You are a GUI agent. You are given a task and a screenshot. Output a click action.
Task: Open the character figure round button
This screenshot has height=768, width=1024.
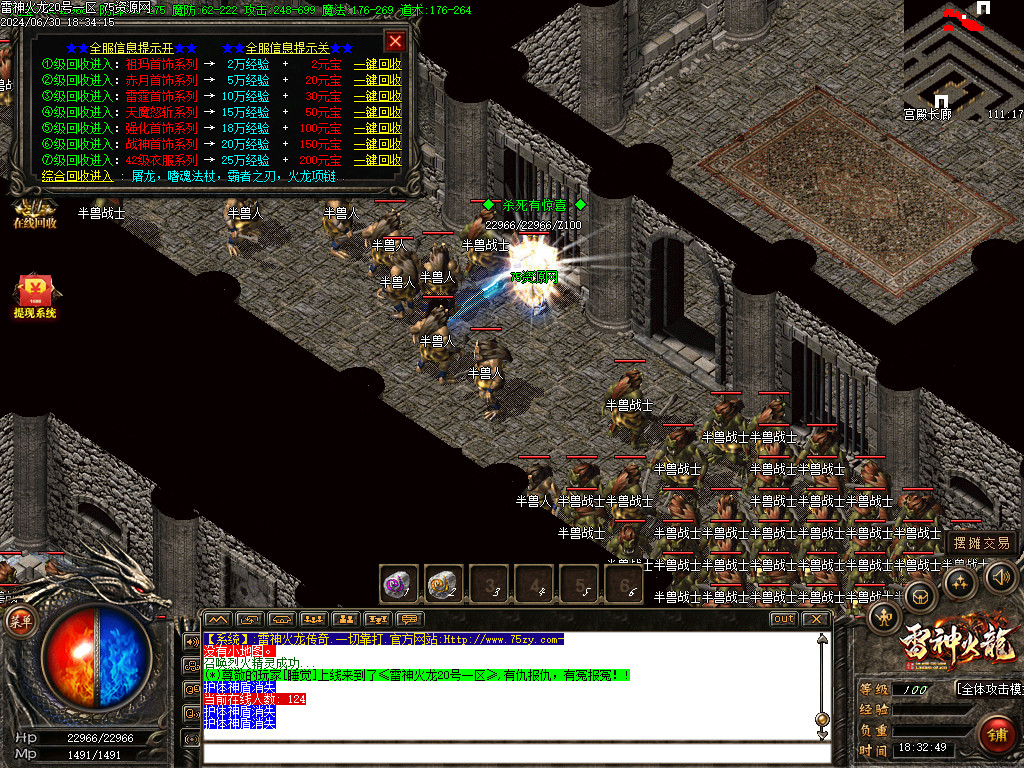pyautogui.click(x=884, y=616)
